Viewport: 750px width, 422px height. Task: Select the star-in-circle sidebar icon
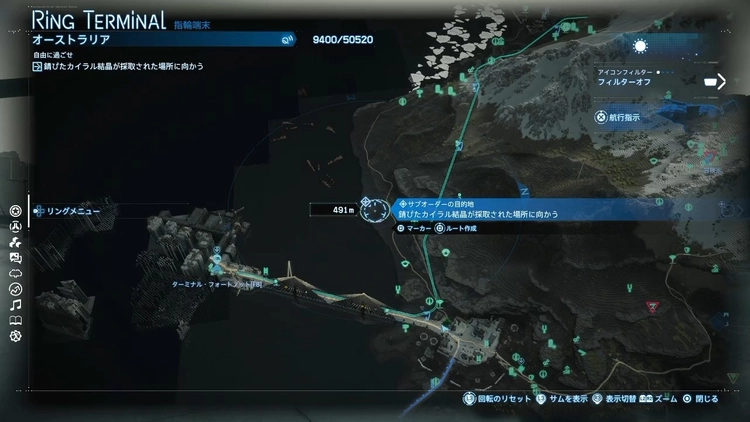coord(15,211)
